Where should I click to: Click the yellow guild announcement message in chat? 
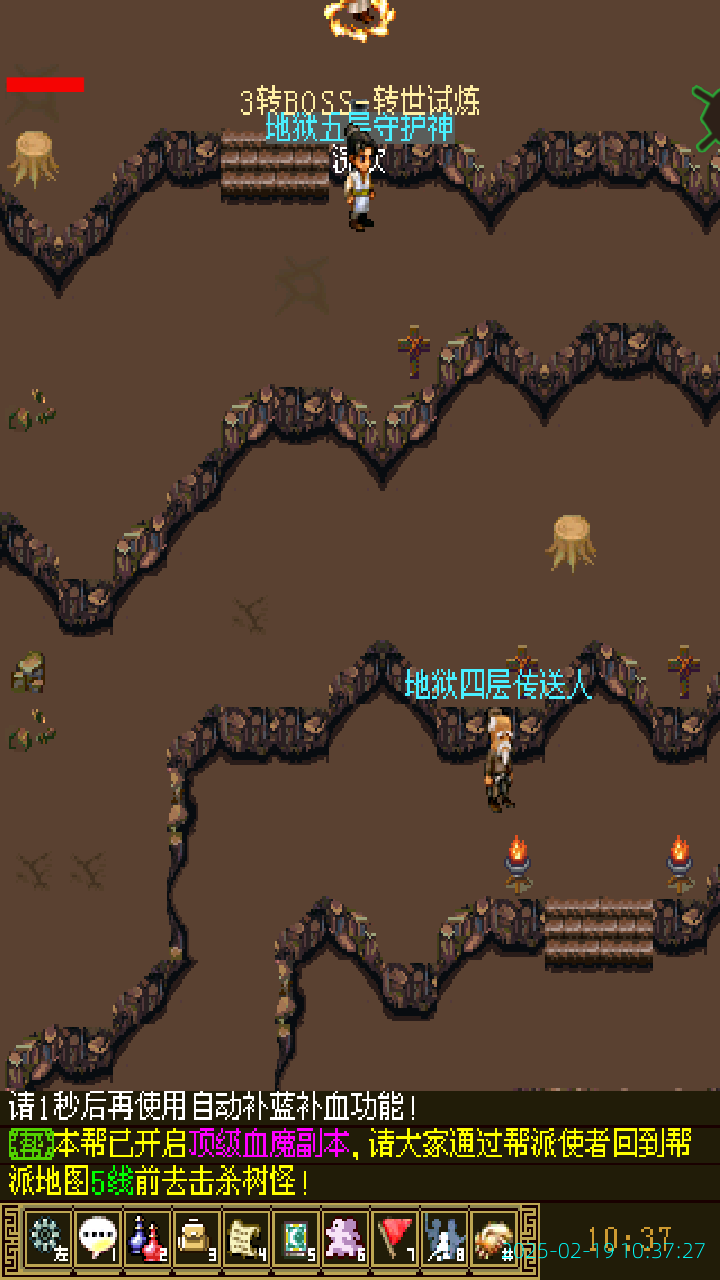pos(360,1162)
